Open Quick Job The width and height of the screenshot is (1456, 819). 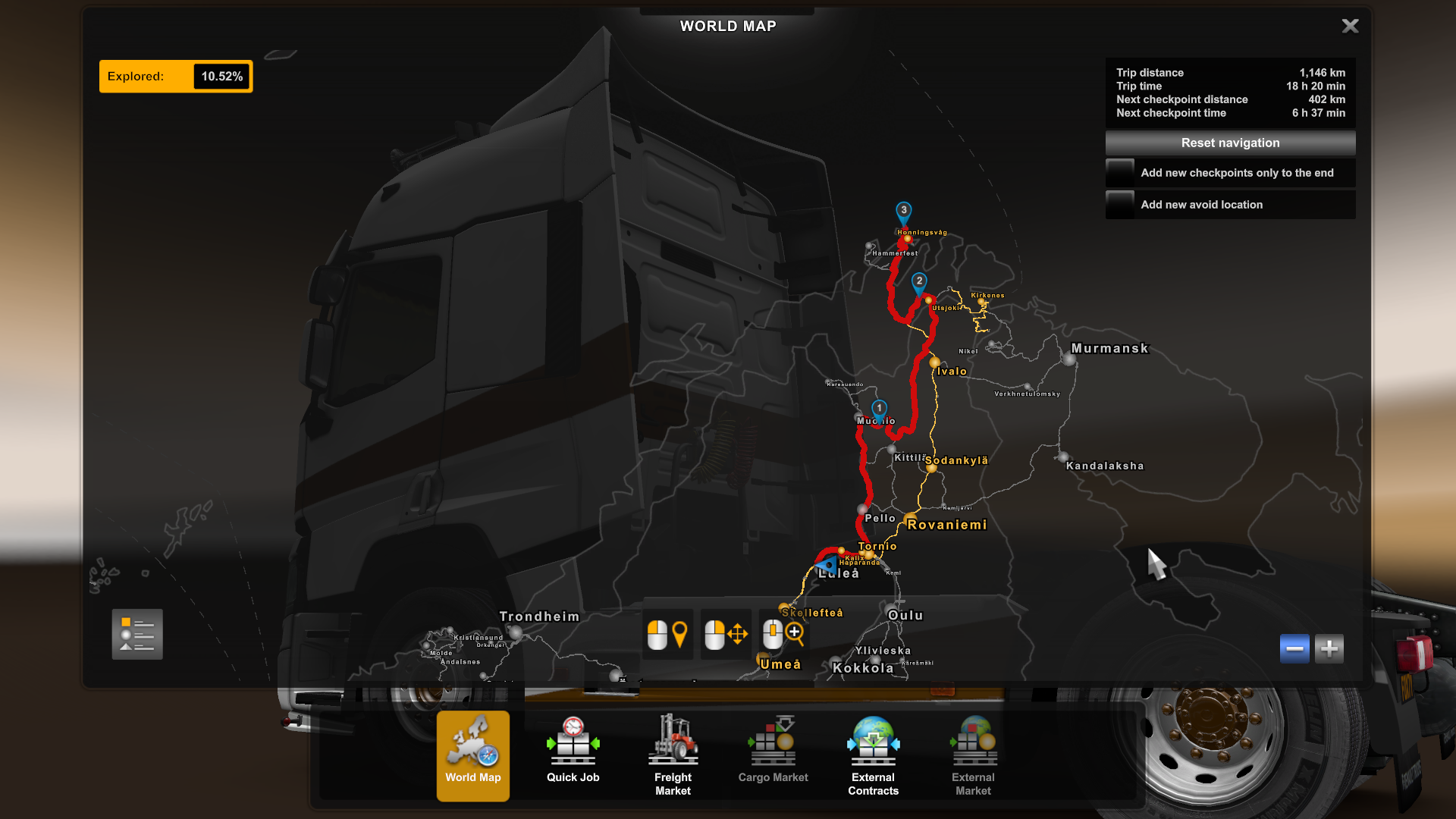pos(573,755)
